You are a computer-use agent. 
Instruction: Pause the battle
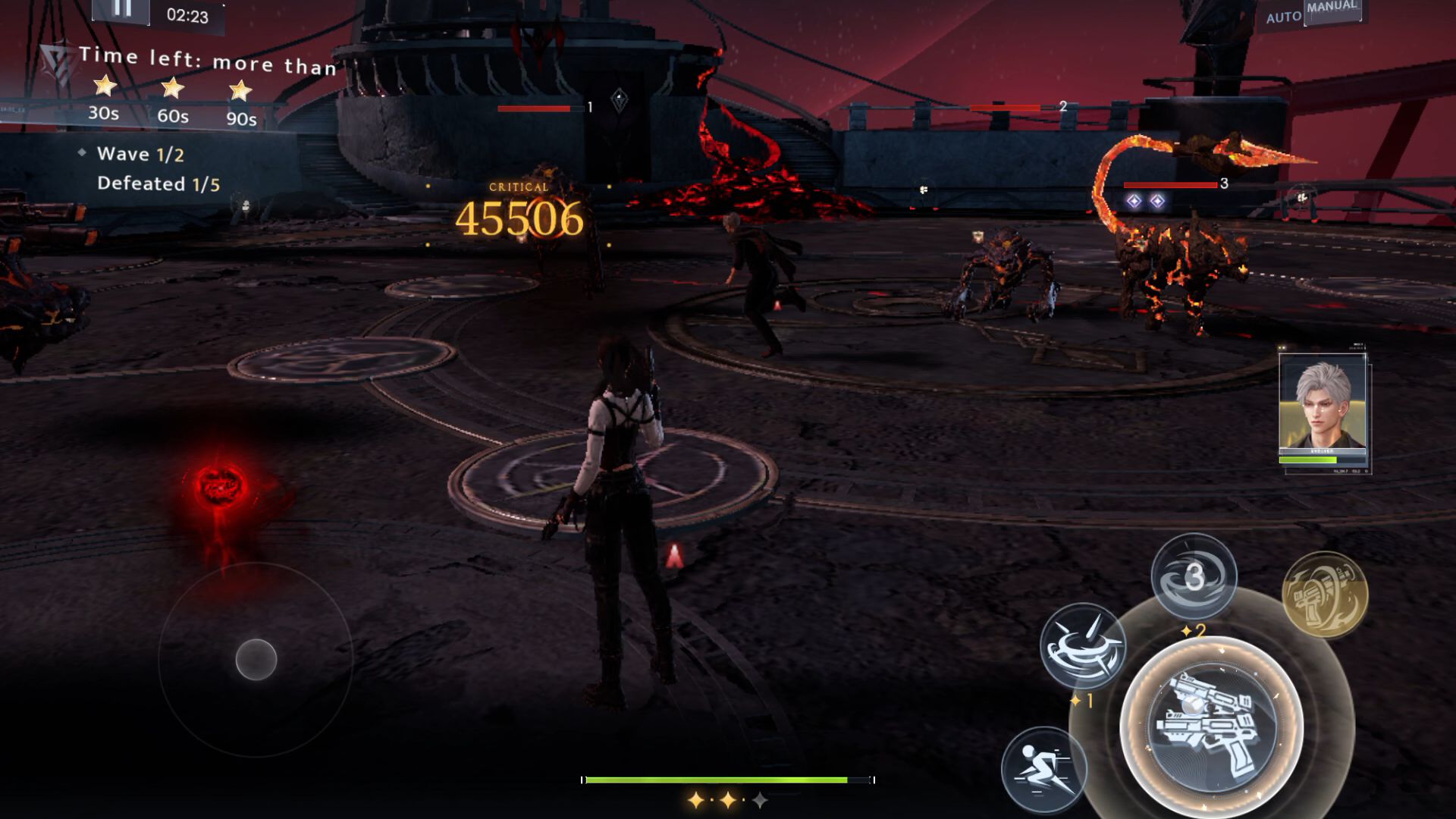[x=121, y=9]
